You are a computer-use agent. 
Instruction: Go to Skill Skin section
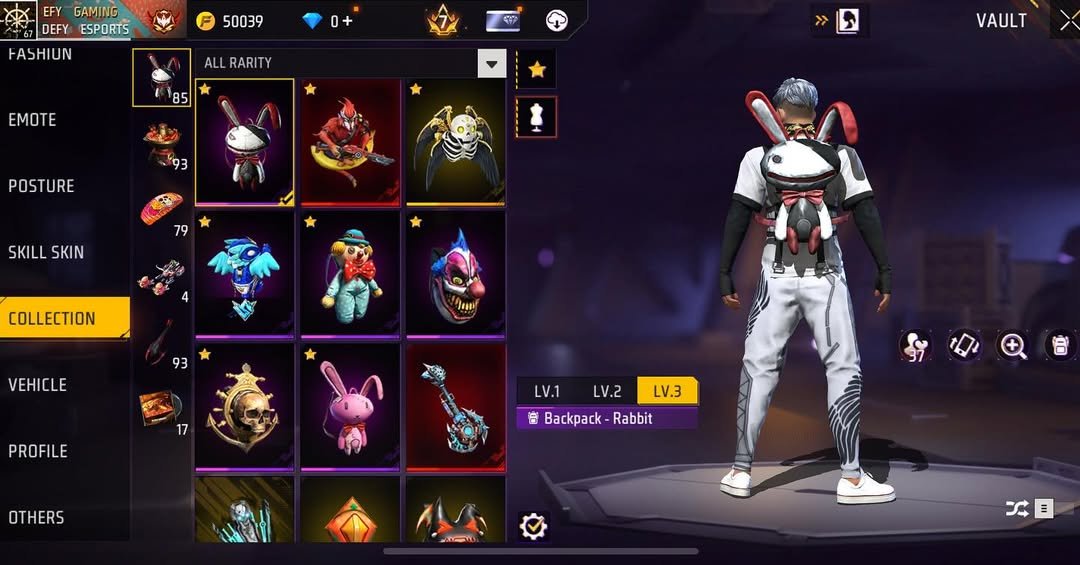(46, 252)
